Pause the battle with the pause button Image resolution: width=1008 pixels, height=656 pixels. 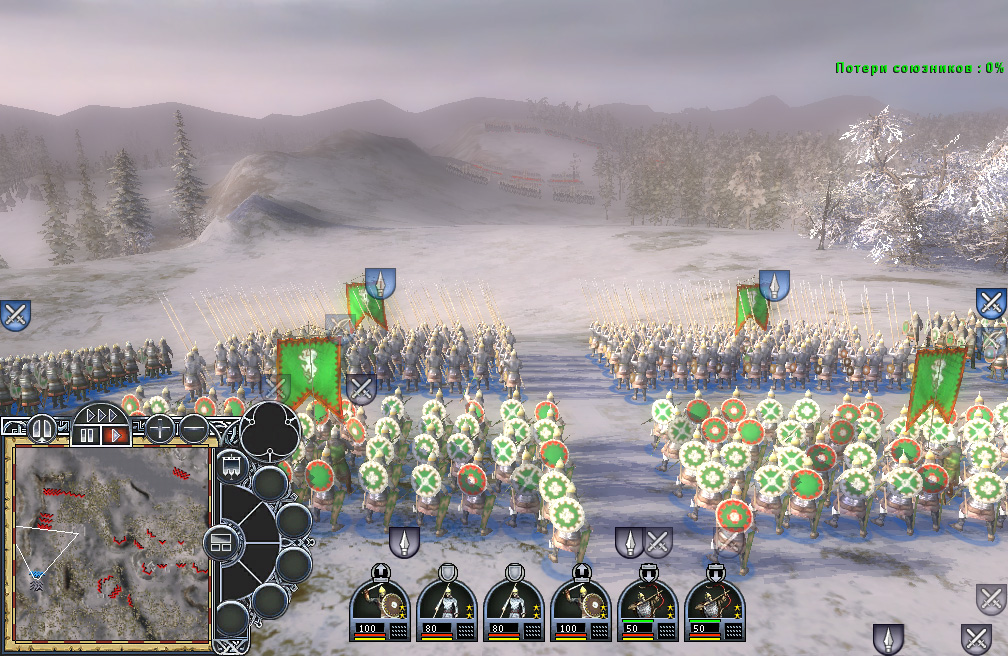87,435
